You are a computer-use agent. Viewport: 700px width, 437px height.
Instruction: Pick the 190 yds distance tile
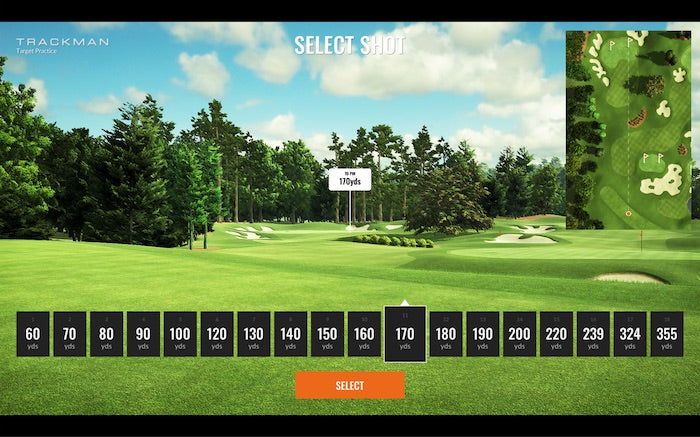[482, 334]
